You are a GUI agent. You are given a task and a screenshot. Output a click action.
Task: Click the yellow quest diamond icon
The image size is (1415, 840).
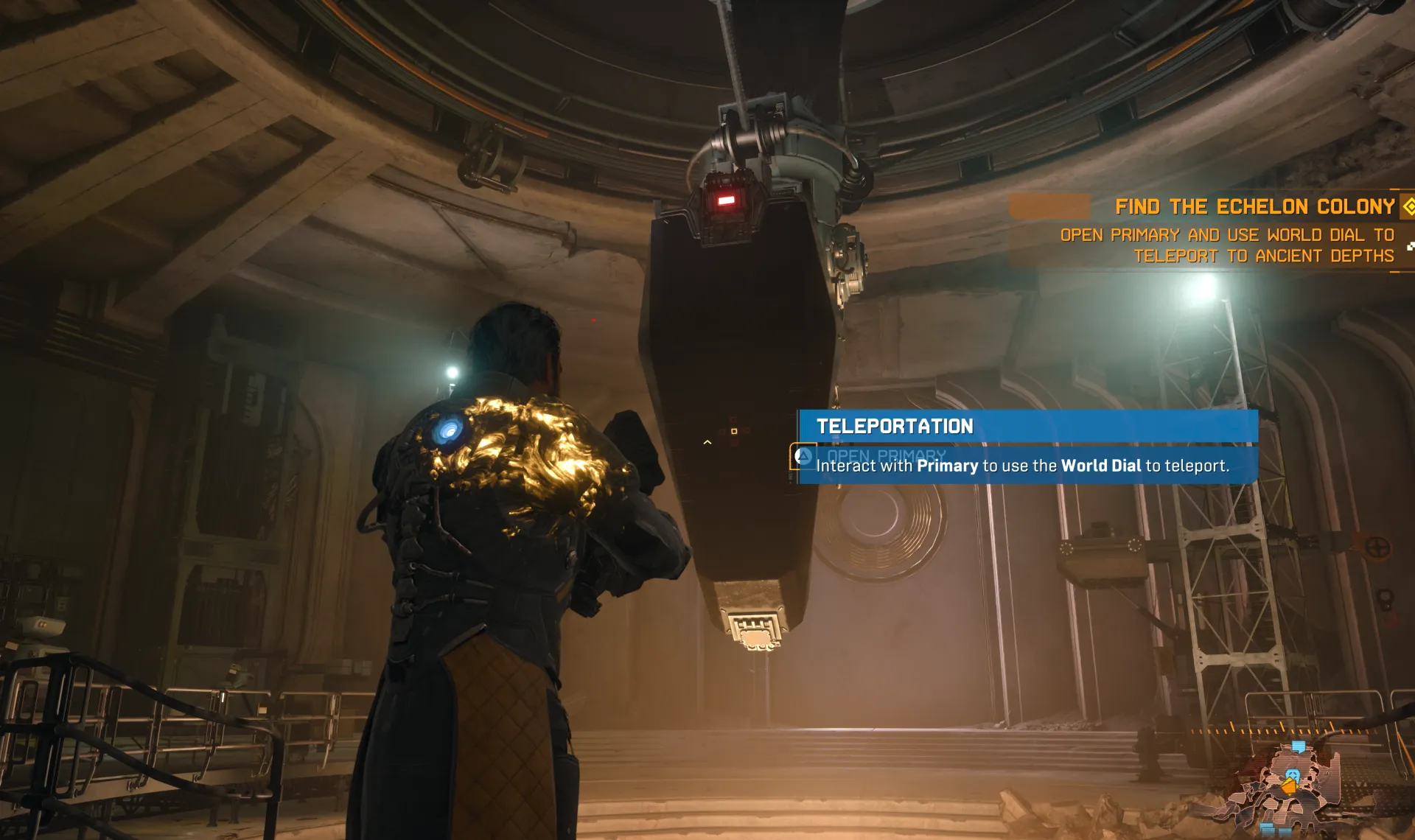1408,206
